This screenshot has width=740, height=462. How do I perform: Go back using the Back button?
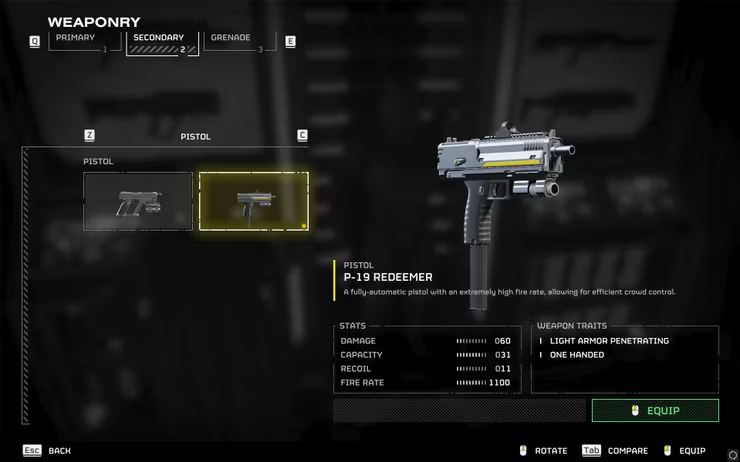[48, 451]
